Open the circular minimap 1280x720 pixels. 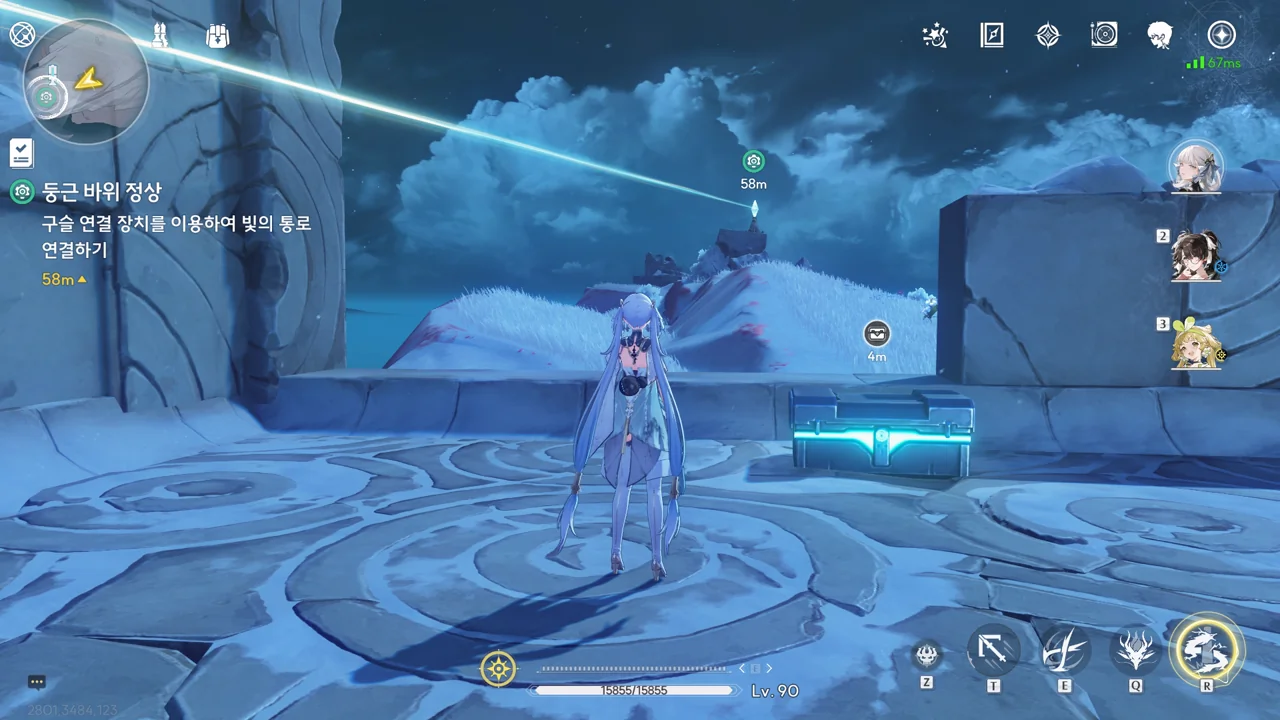(x=86, y=81)
